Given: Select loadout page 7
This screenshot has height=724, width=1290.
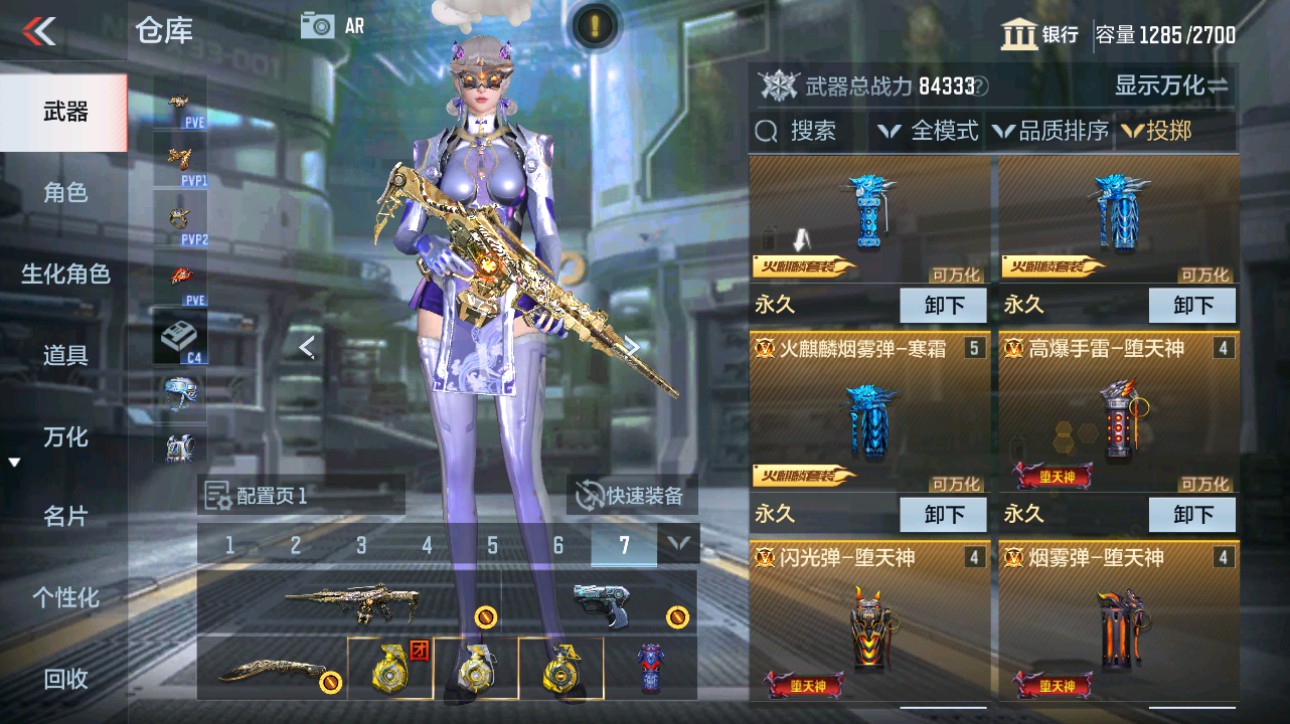Looking at the screenshot, I should pos(622,545).
